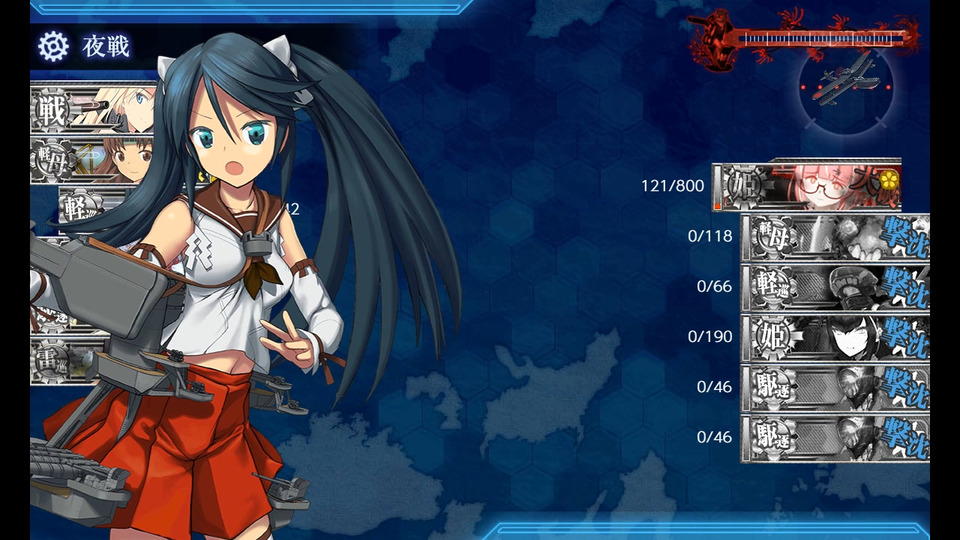Choose the sunk enemy light cruiser card
960x540 pixels.
click(x=835, y=287)
